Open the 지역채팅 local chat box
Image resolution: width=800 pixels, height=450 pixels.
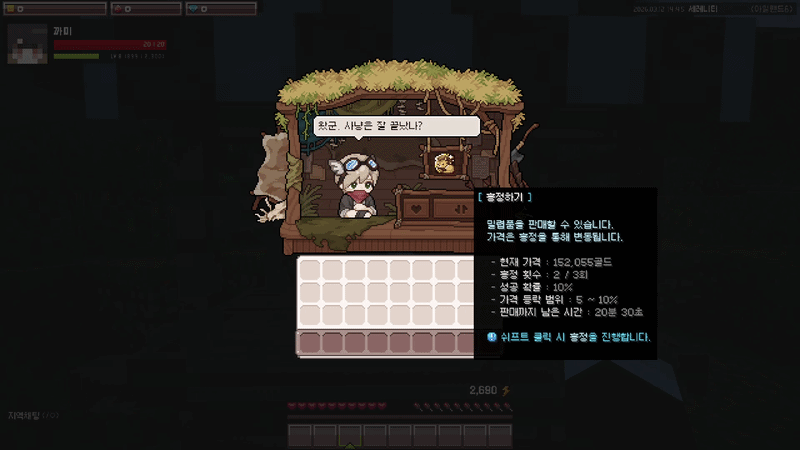coord(33,416)
